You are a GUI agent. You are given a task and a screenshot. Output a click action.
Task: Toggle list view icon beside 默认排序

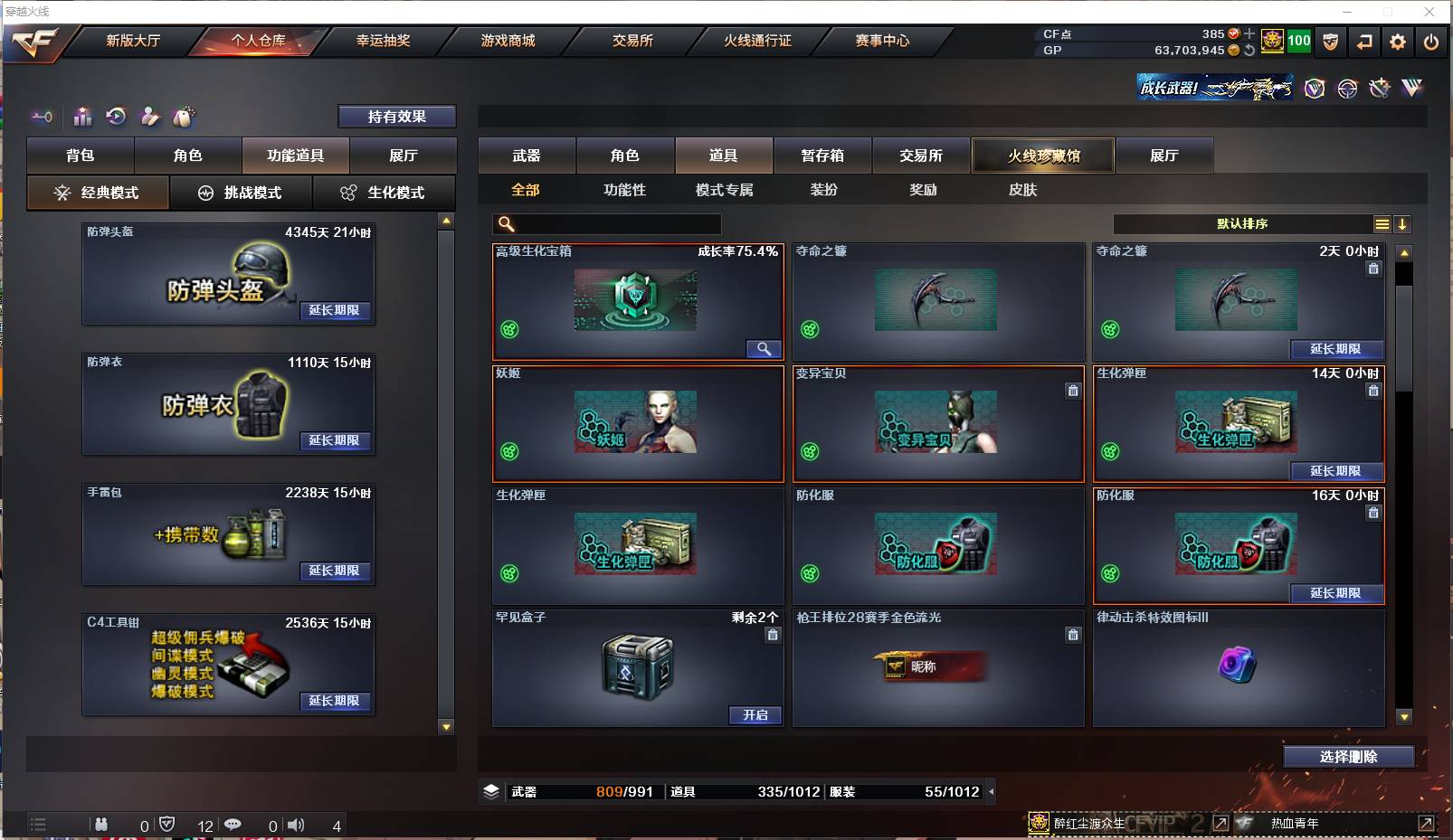click(x=1383, y=223)
